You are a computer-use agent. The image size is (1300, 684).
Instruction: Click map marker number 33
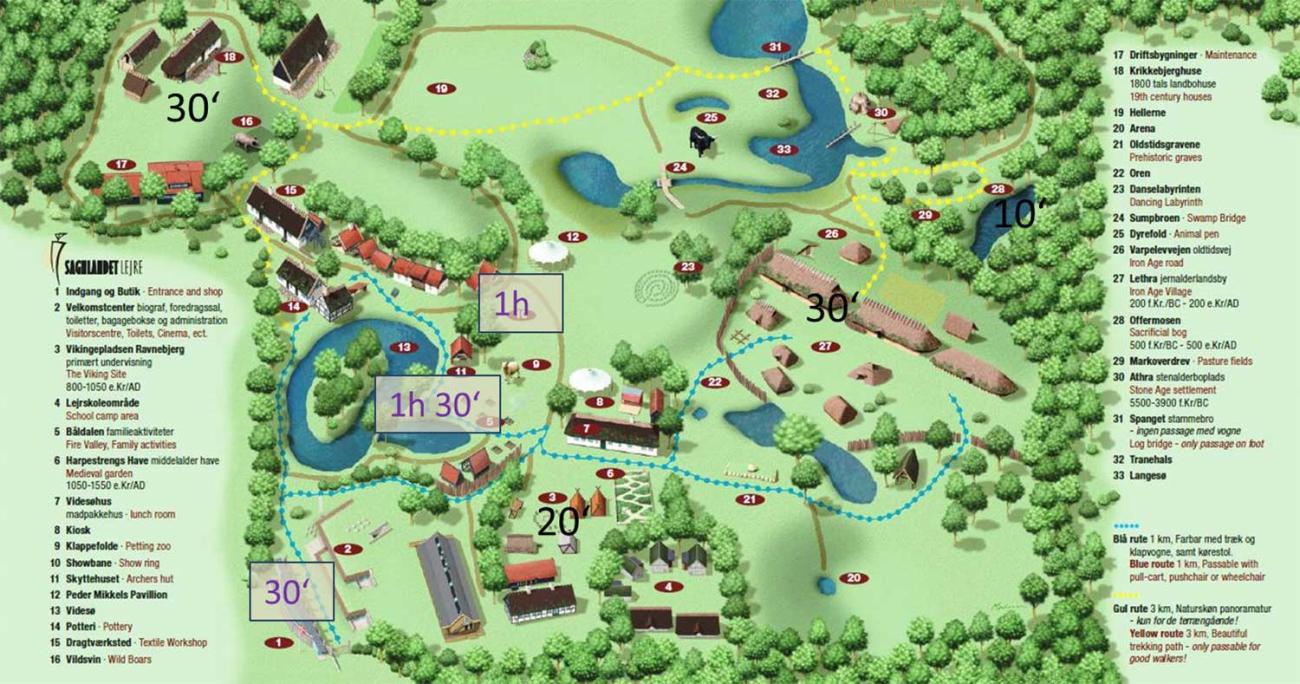click(783, 150)
